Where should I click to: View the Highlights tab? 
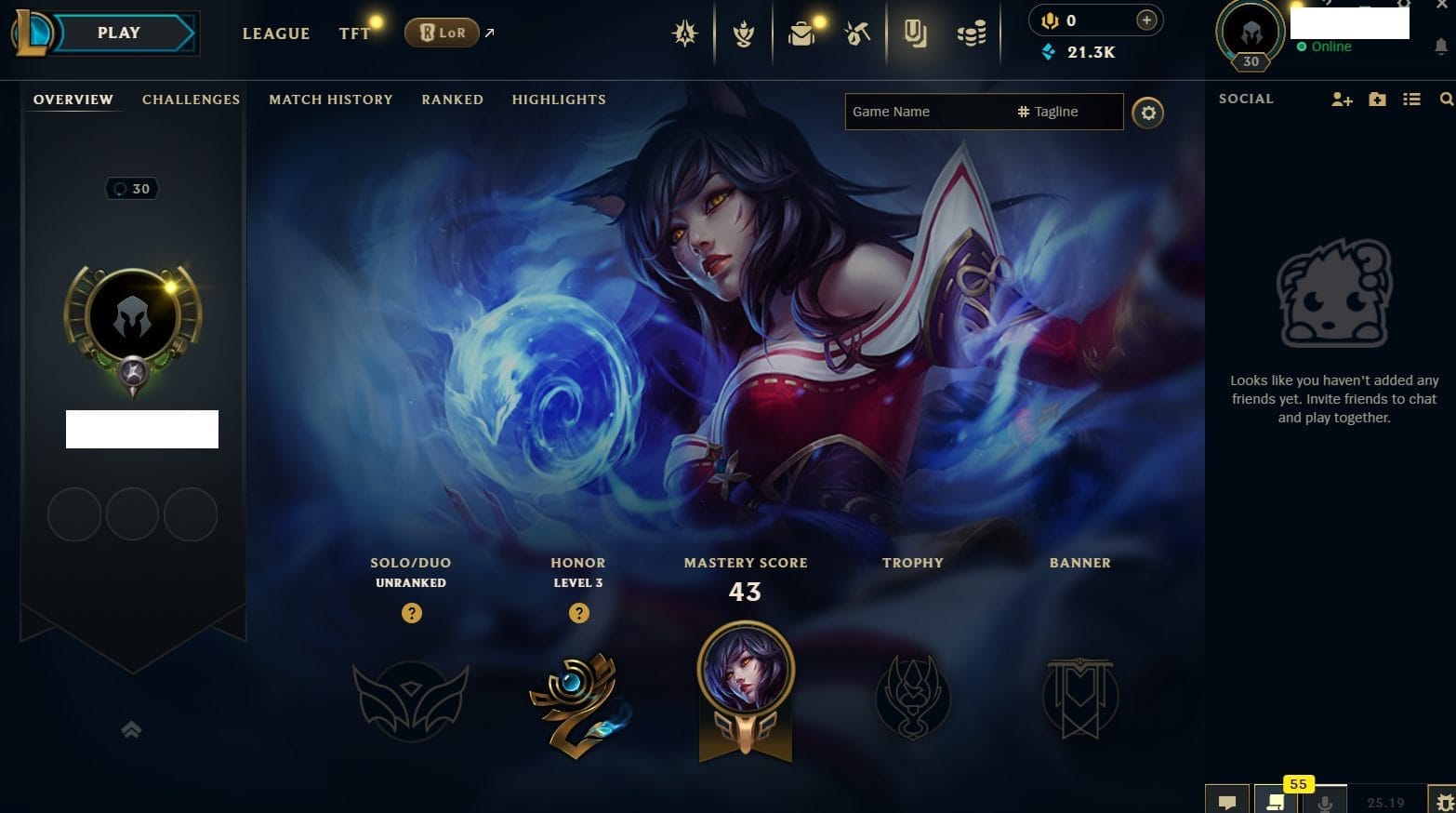tap(559, 100)
